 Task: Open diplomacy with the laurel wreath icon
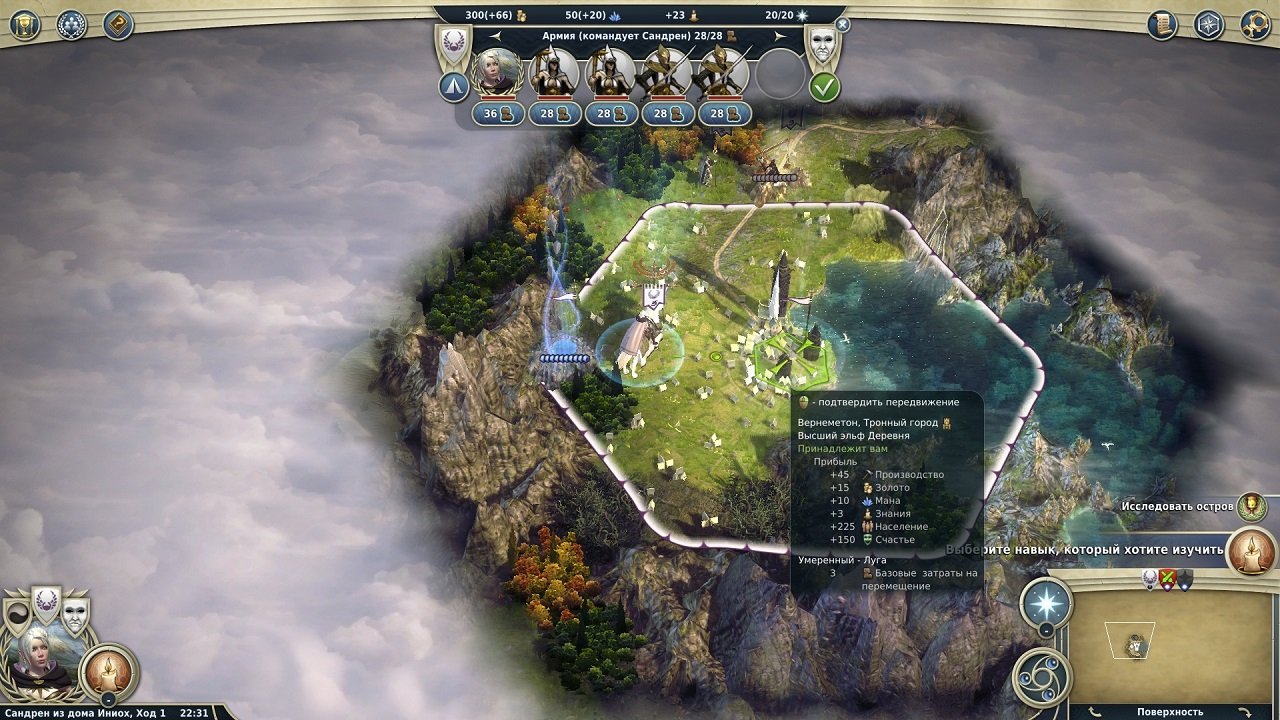pyautogui.click(x=70, y=25)
